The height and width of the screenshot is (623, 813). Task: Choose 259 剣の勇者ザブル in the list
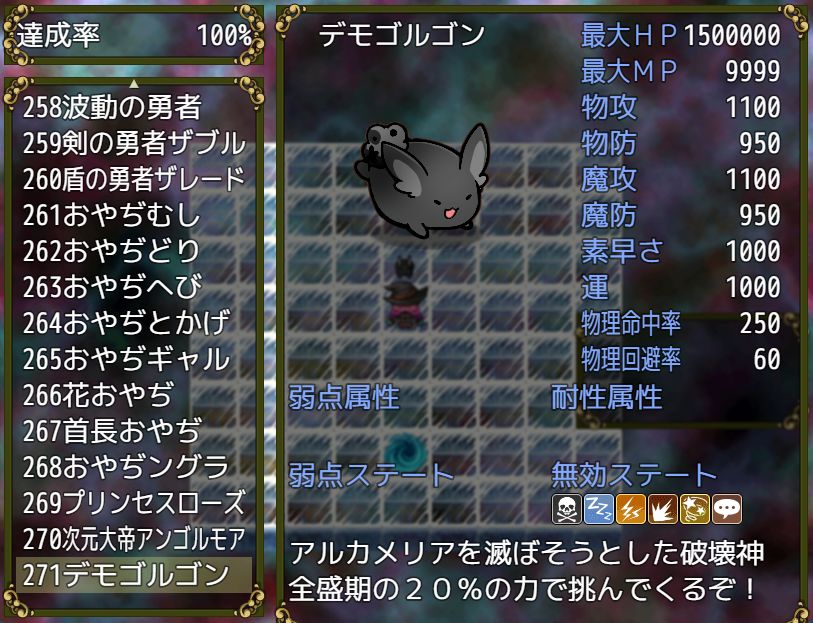[x=133, y=142]
